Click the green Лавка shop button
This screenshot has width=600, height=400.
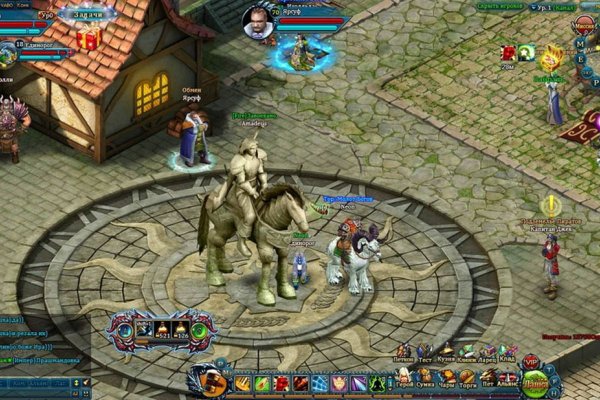coord(536,380)
